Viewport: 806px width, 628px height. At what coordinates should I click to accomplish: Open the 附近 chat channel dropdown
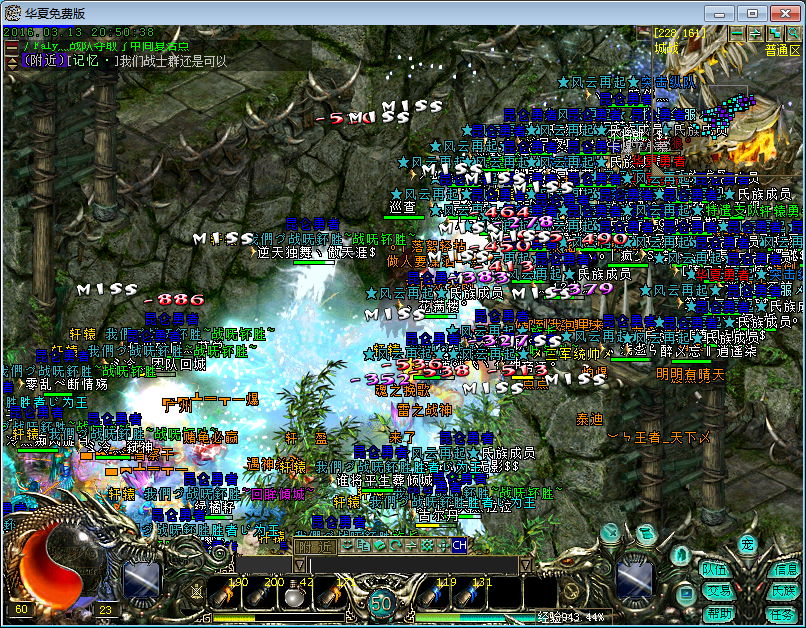point(316,546)
